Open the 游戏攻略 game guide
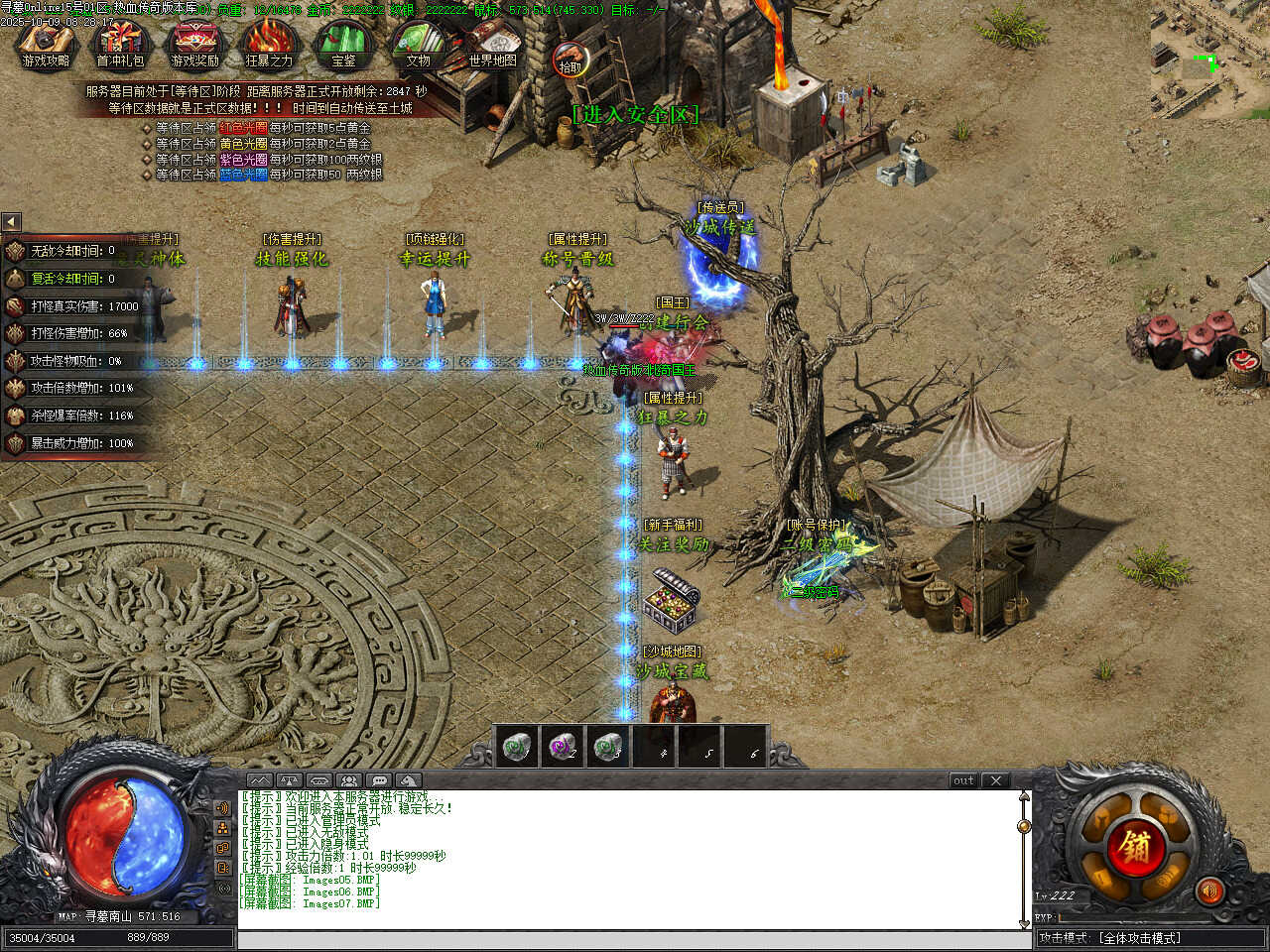Image resolution: width=1270 pixels, height=952 pixels. (46, 45)
